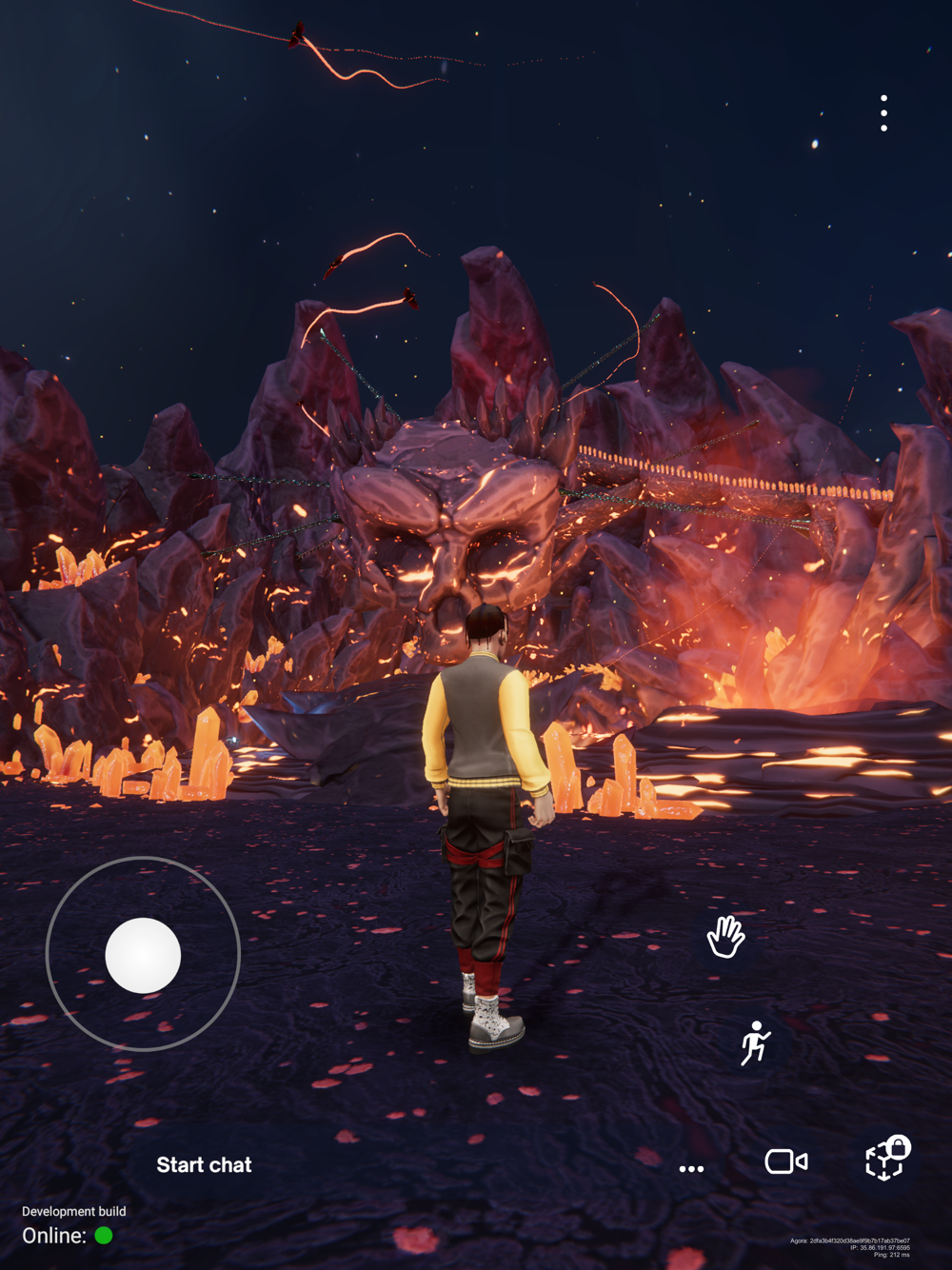Open the horizontal three-dot more menu
This screenshot has height=1270, width=952.
click(x=692, y=1168)
